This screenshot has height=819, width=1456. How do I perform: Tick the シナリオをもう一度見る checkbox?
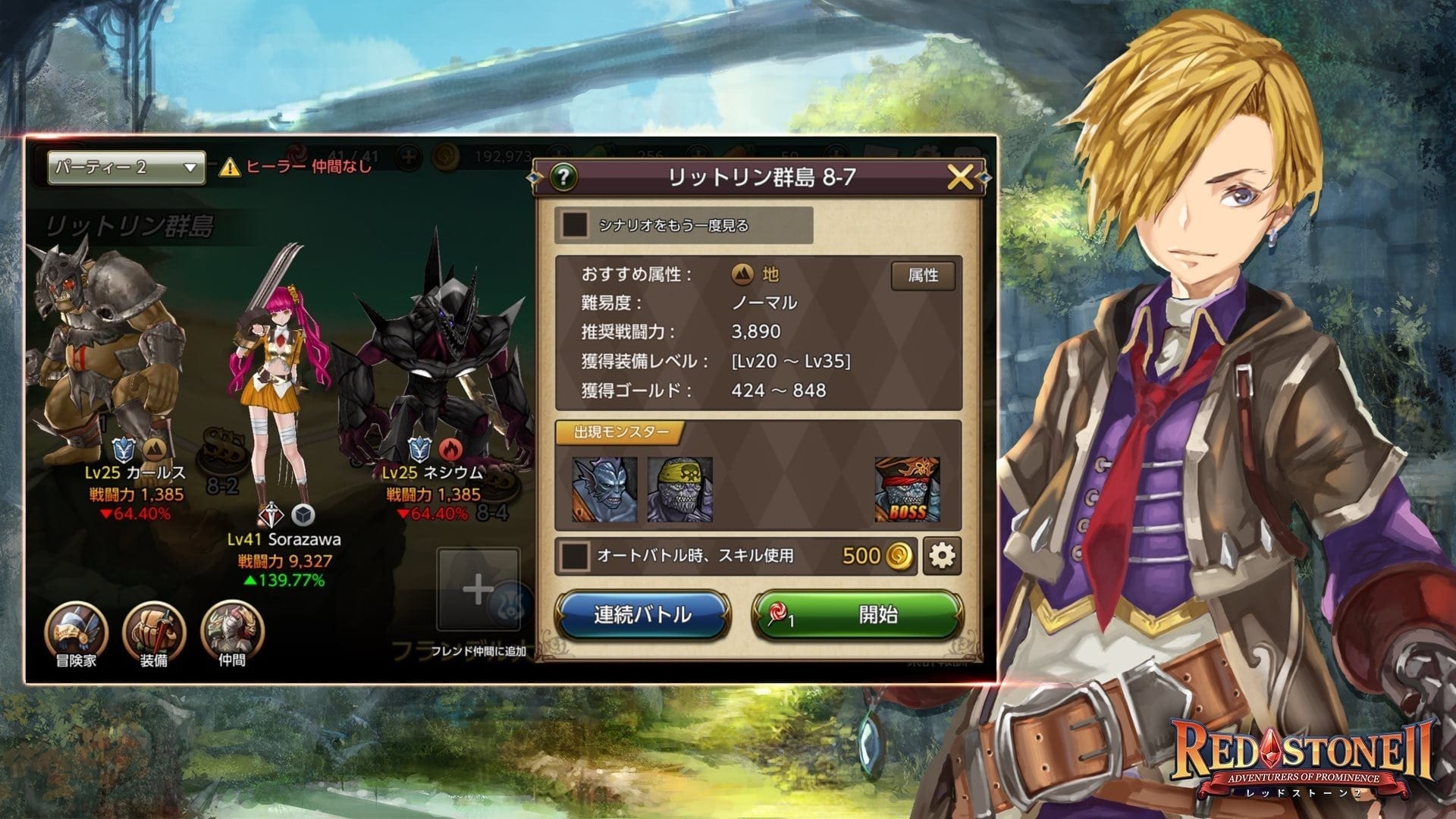click(575, 225)
